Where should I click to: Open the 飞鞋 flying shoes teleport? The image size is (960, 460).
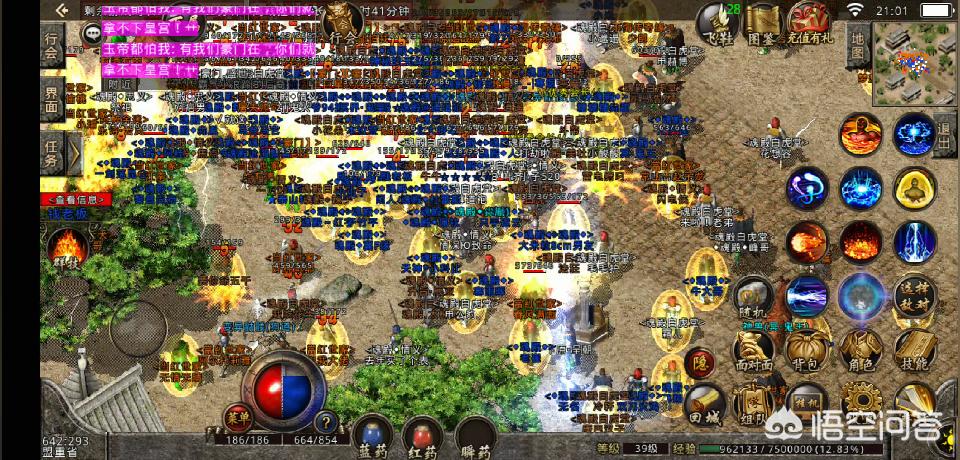point(717,20)
